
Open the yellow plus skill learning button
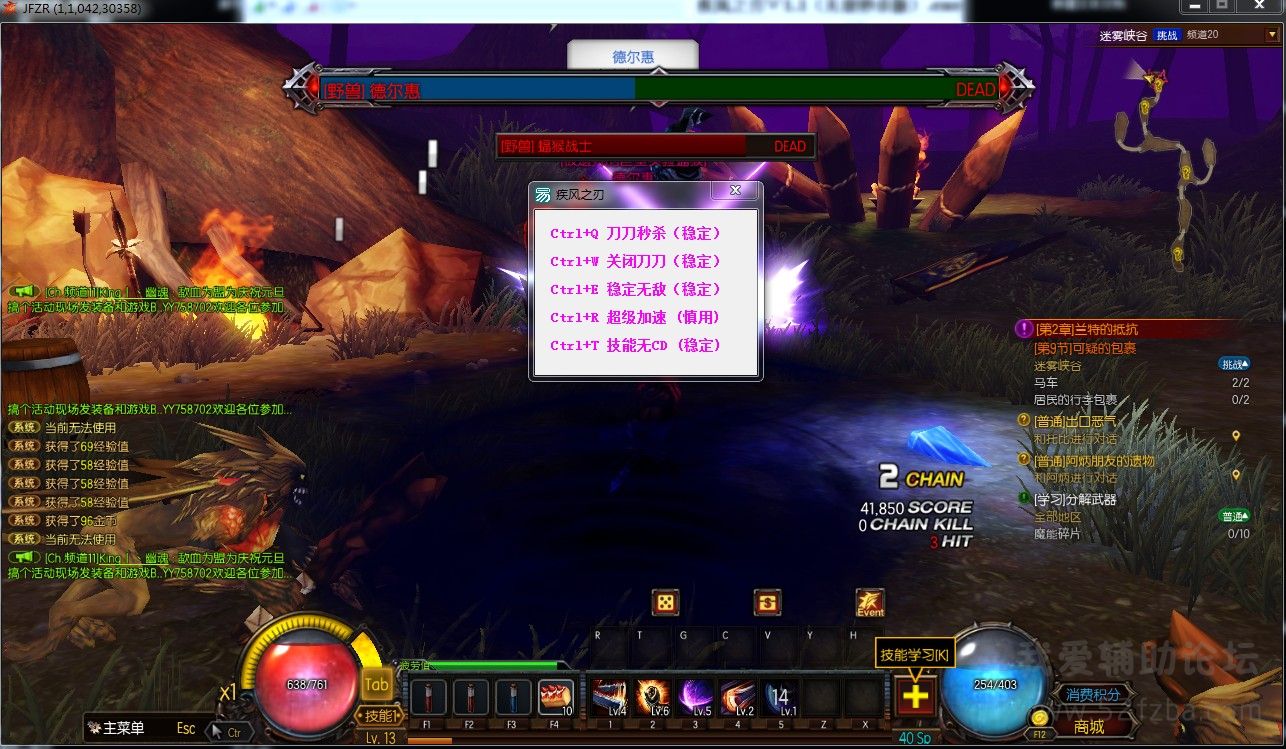[x=916, y=697]
